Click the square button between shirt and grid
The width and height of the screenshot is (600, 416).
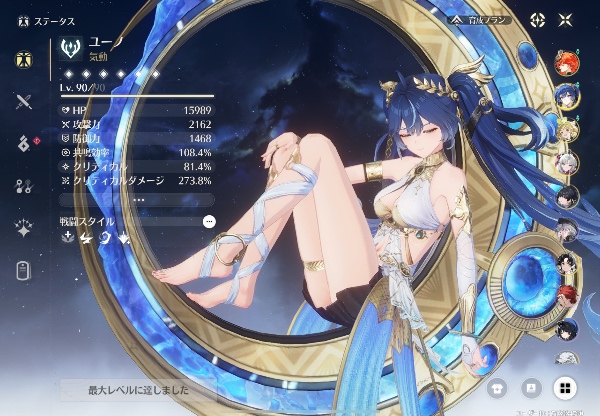coord(531,386)
